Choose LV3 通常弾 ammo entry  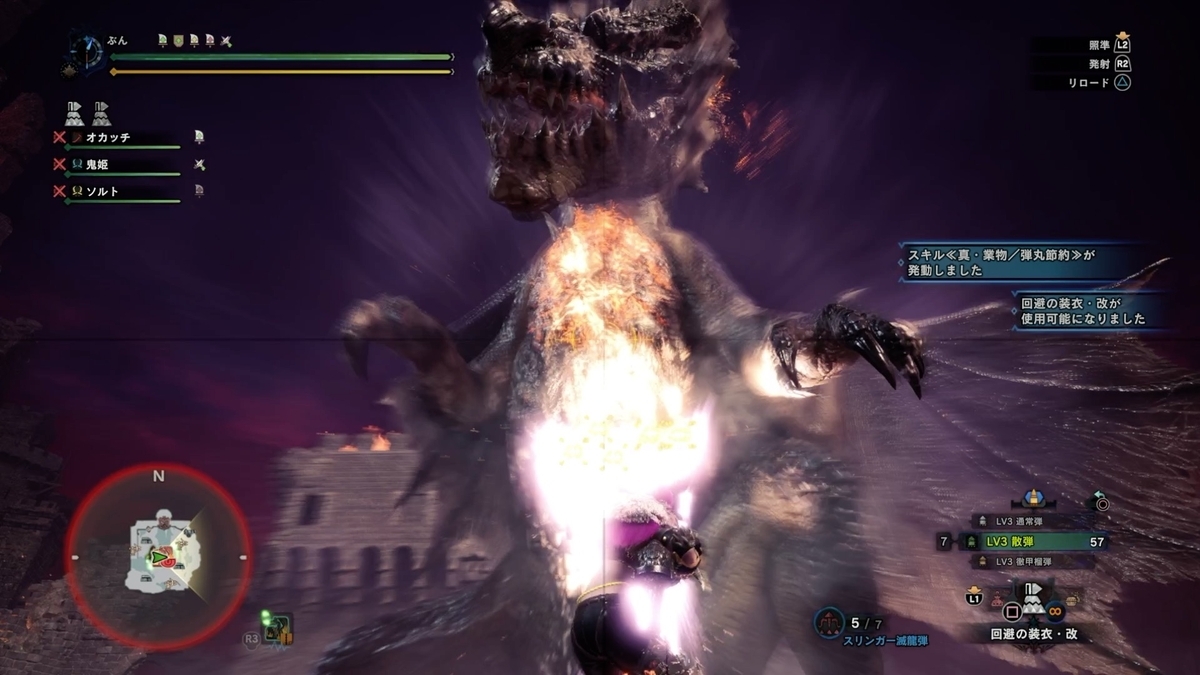[1028, 521]
